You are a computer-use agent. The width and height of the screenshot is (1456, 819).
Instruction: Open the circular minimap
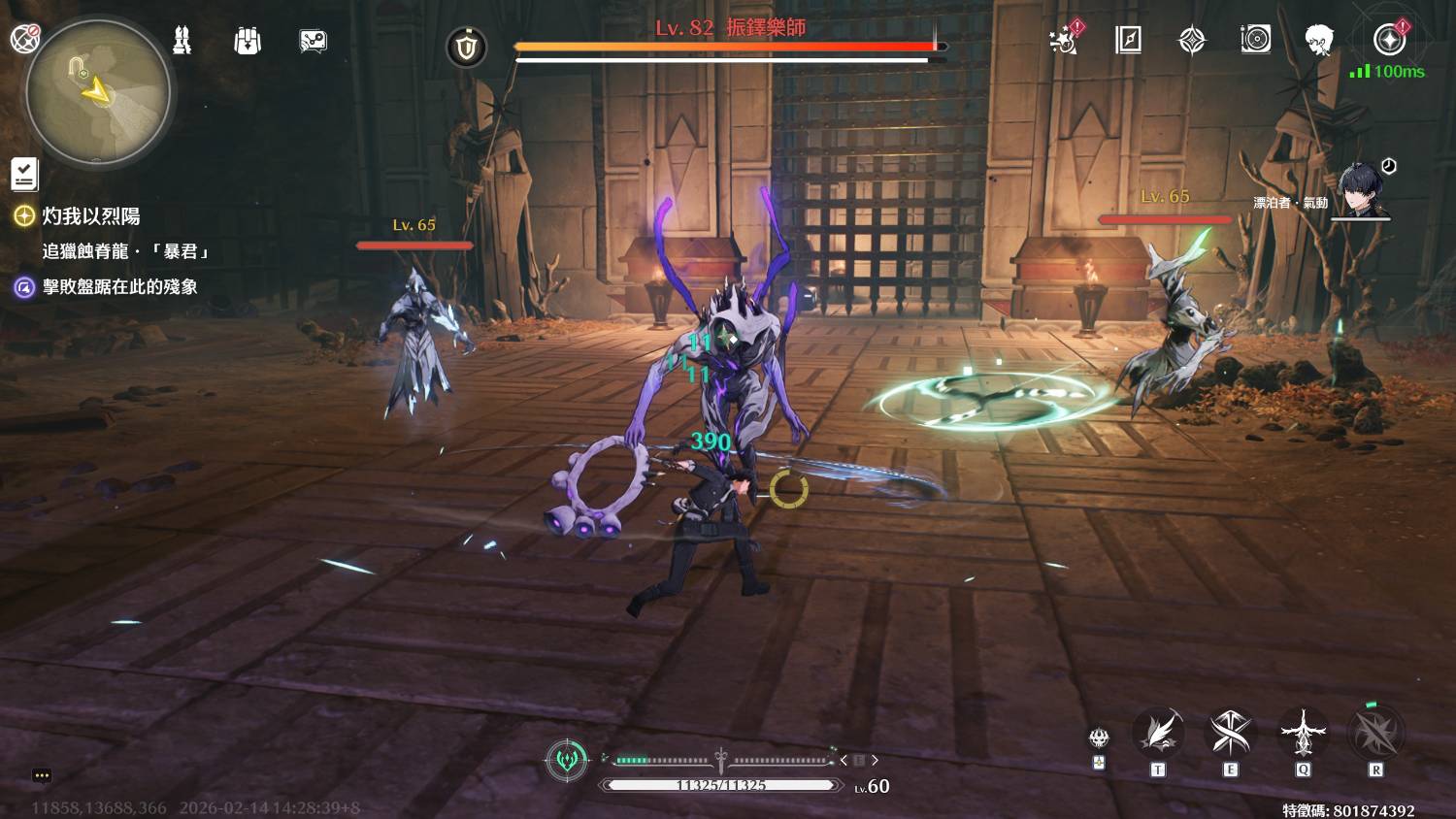point(98,93)
